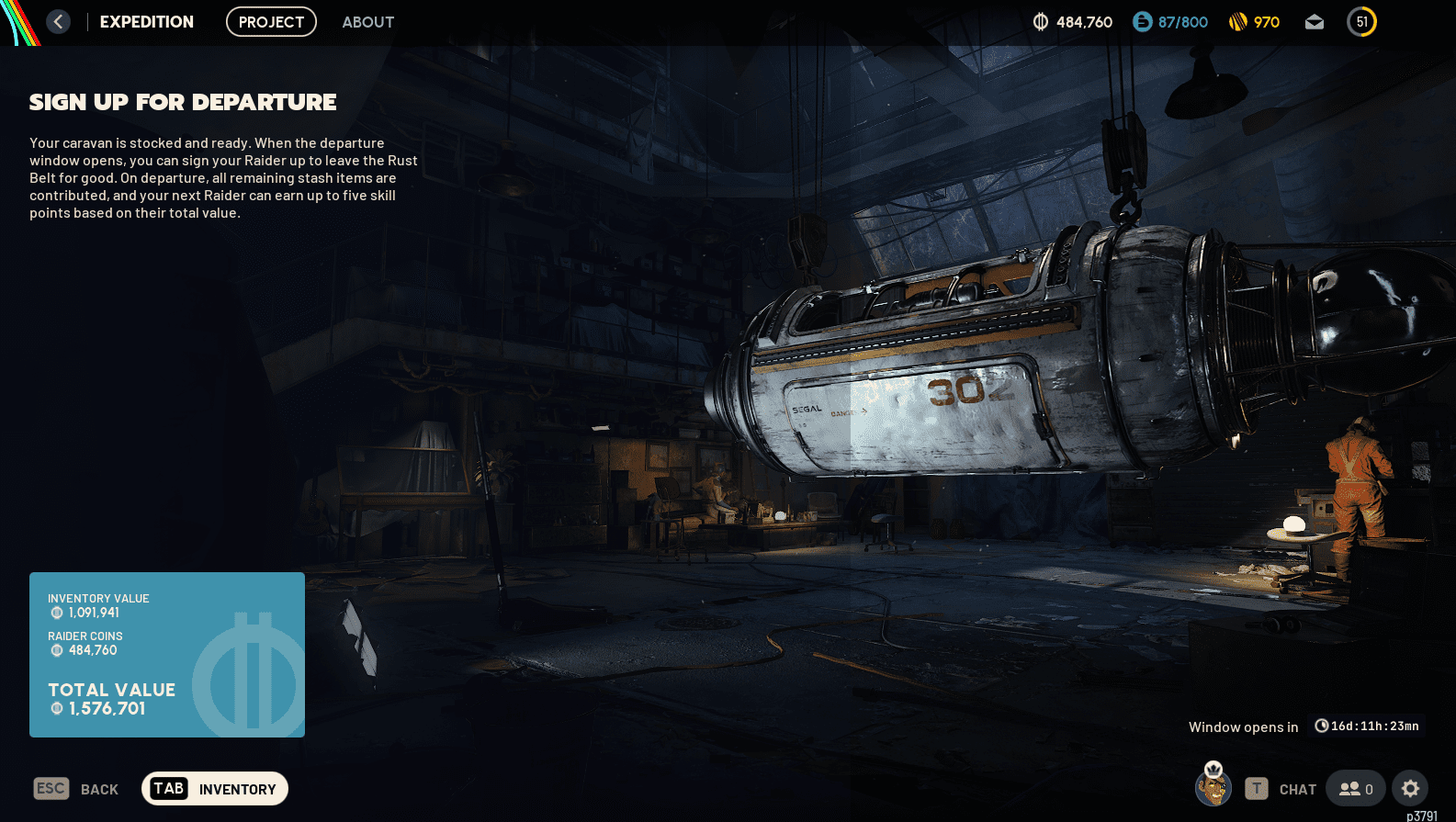Screen dimensions: 1456x822
Task: Click the online players counter showing 0
Action: point(1355,788)
